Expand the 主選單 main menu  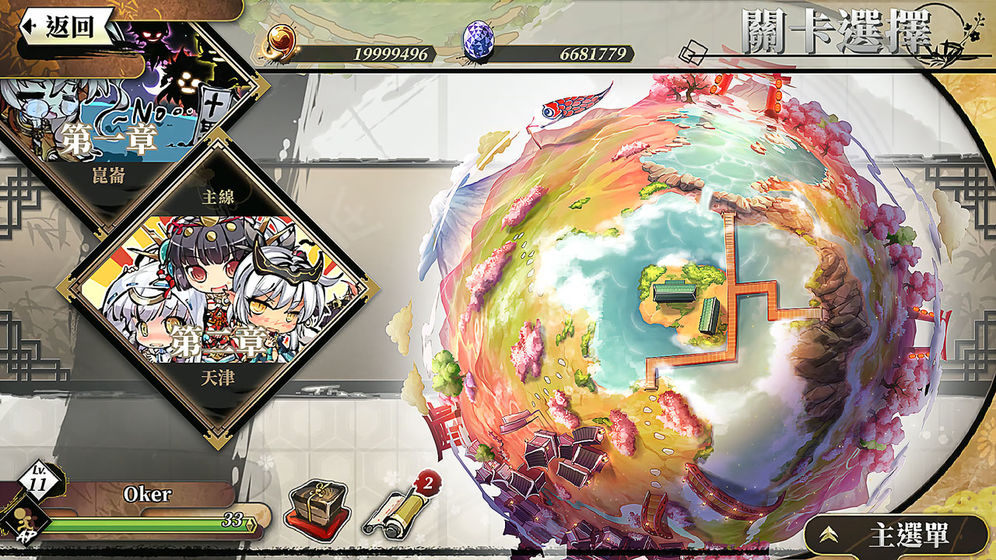tap(895, 535)
